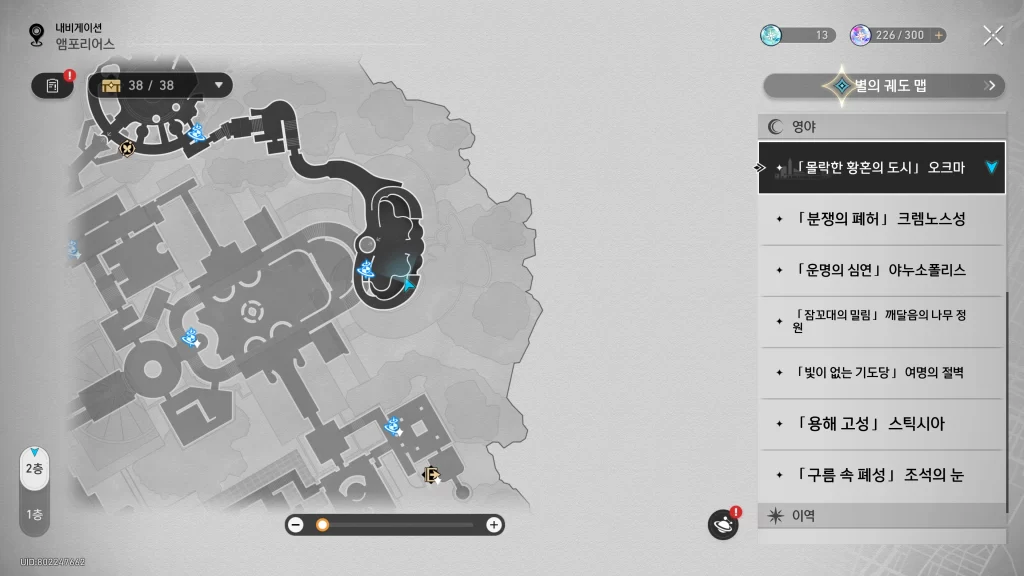Zoom in the map with plus button
Viewport: 1024px width, 576px height.
click(x=494, y=525)
